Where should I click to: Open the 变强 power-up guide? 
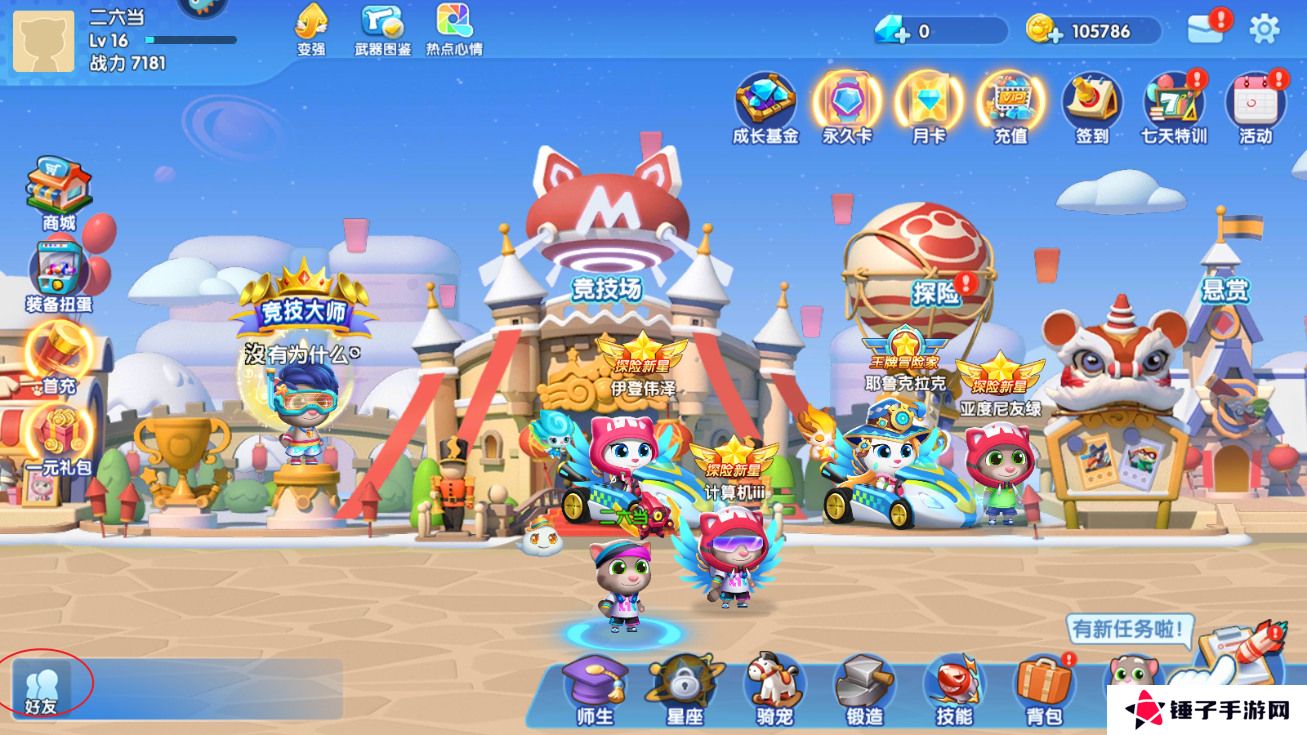(311, 27)
